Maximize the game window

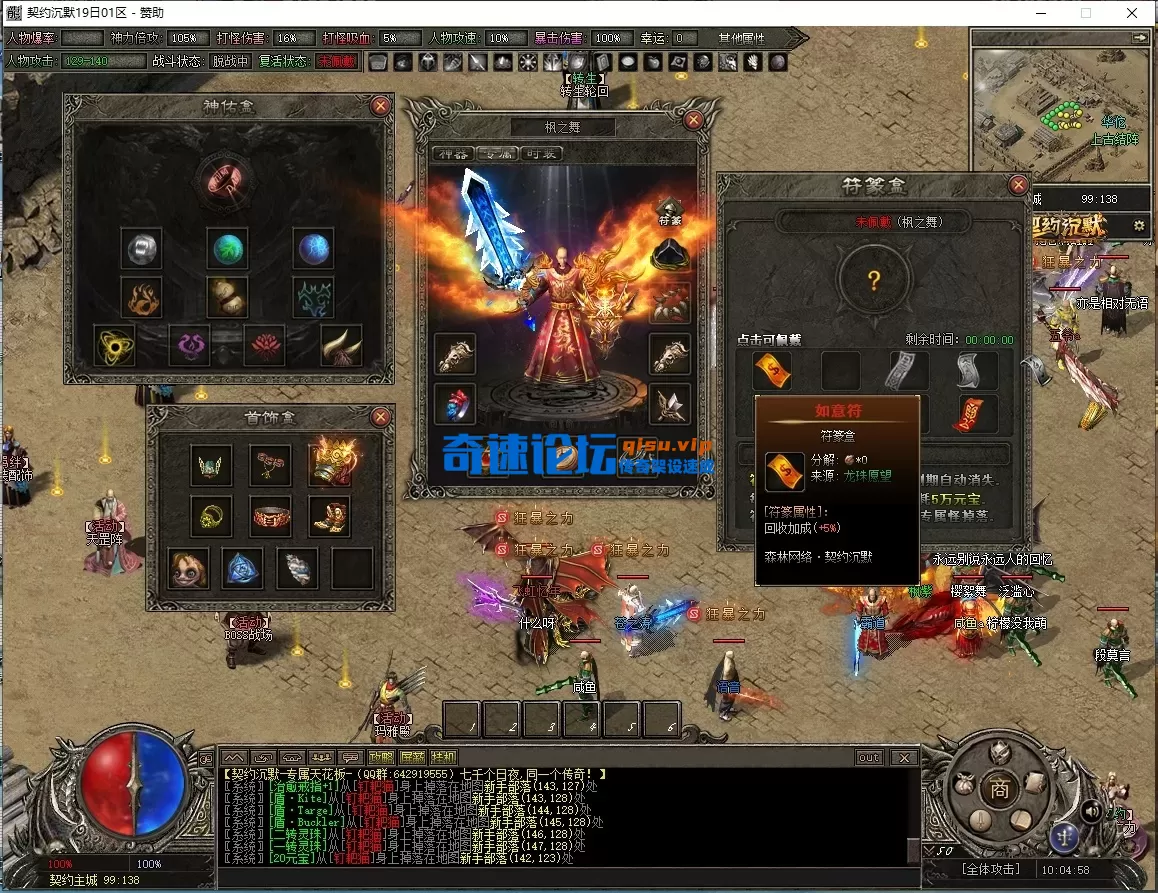(x=1086, y=13)
